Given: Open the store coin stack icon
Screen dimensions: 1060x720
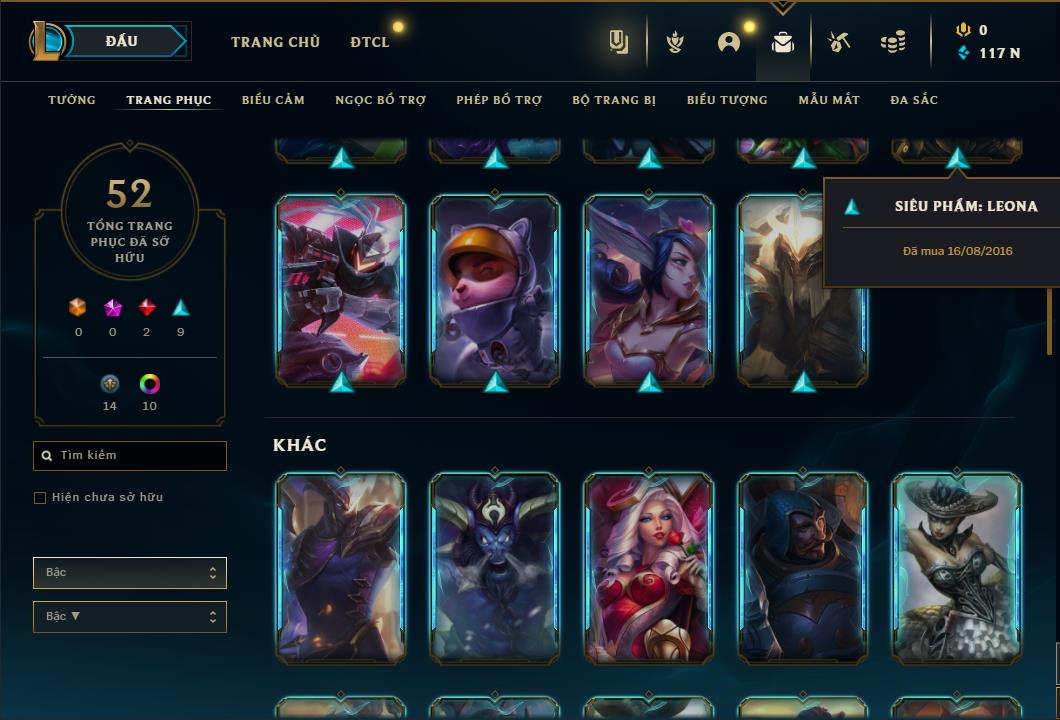Looking at the screenshot, I should tap(893, 42).
